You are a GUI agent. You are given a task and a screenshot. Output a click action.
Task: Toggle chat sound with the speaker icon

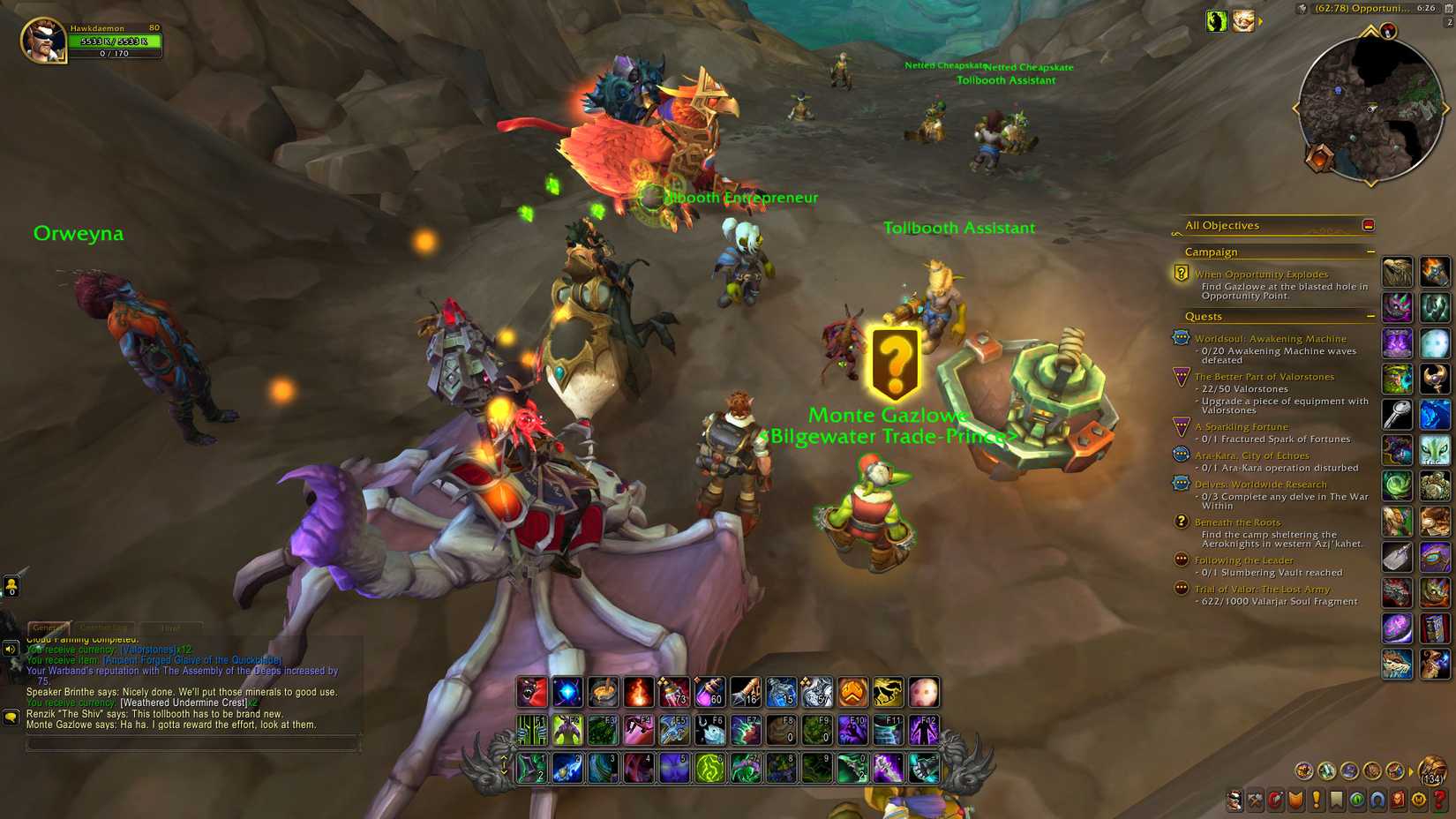coord(11,650)
